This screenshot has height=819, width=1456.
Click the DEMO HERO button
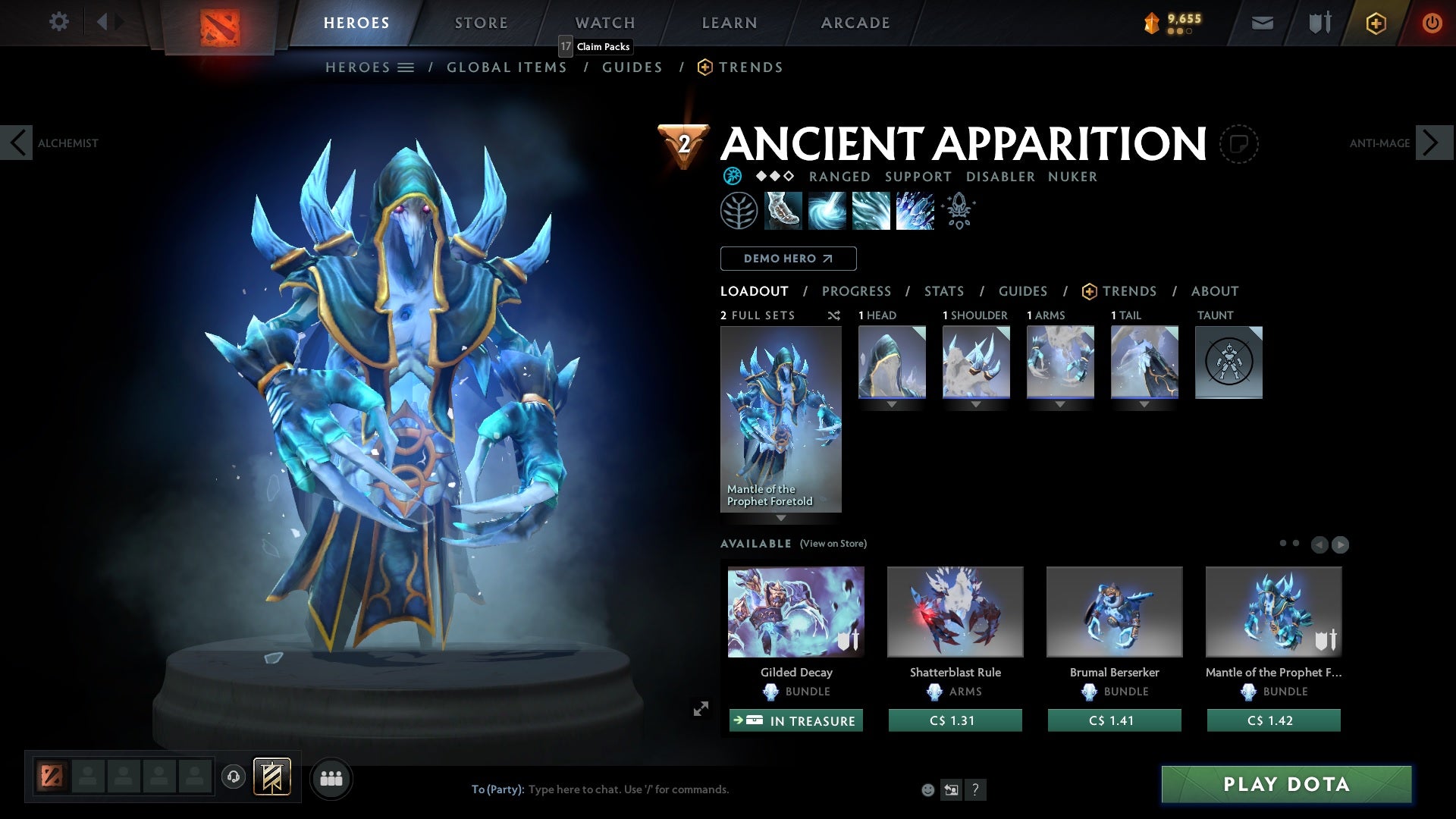788,259
